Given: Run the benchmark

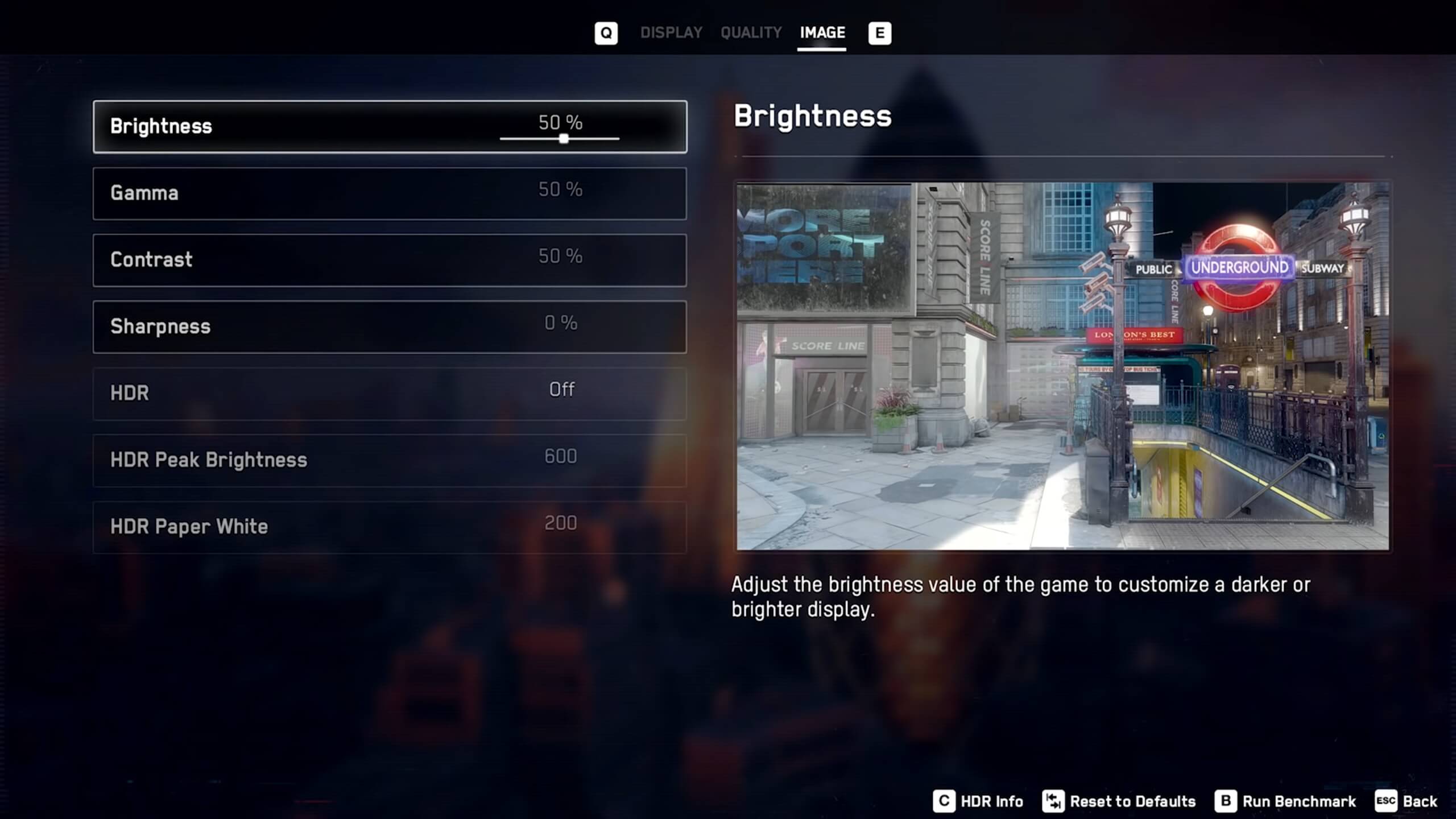Looking at the screenshot, I should 1286,801.
